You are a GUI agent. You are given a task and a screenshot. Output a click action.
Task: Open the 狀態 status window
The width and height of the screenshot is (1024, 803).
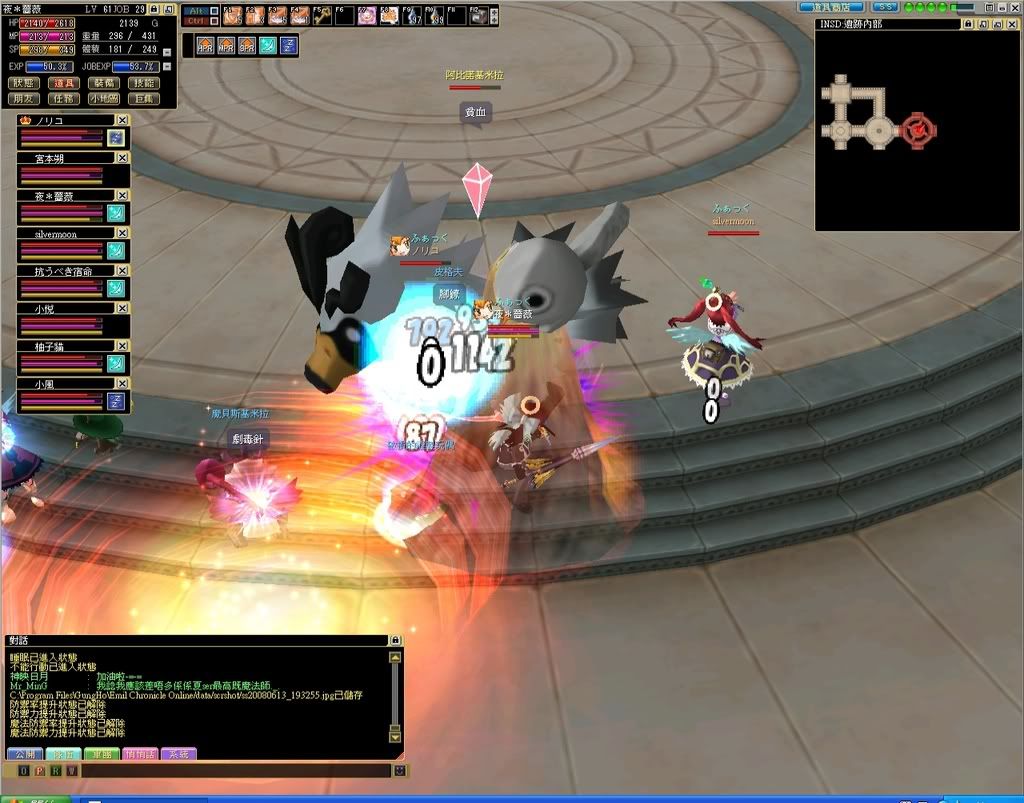point(24,83)
